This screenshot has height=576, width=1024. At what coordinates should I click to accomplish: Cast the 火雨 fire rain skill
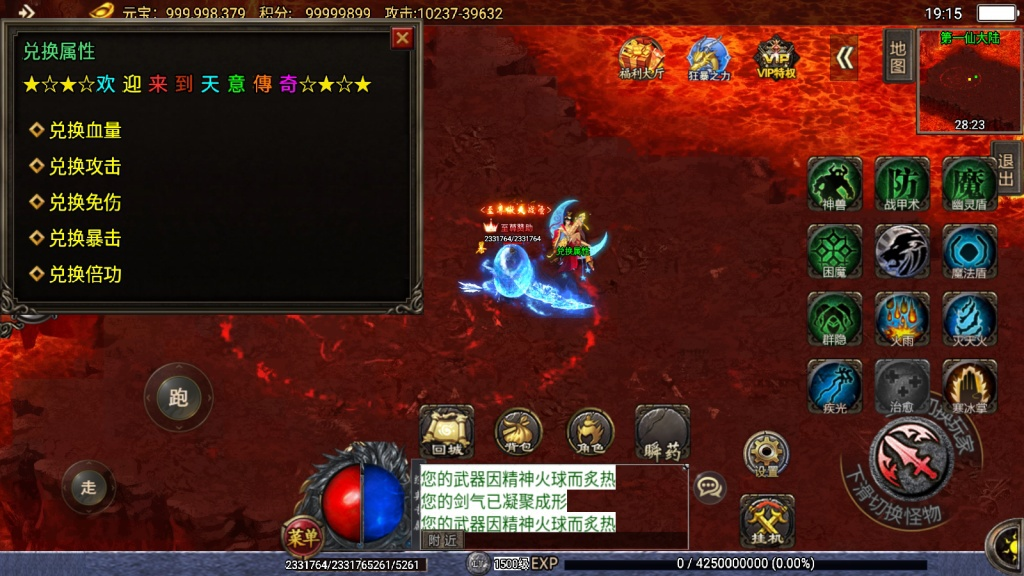902,319
